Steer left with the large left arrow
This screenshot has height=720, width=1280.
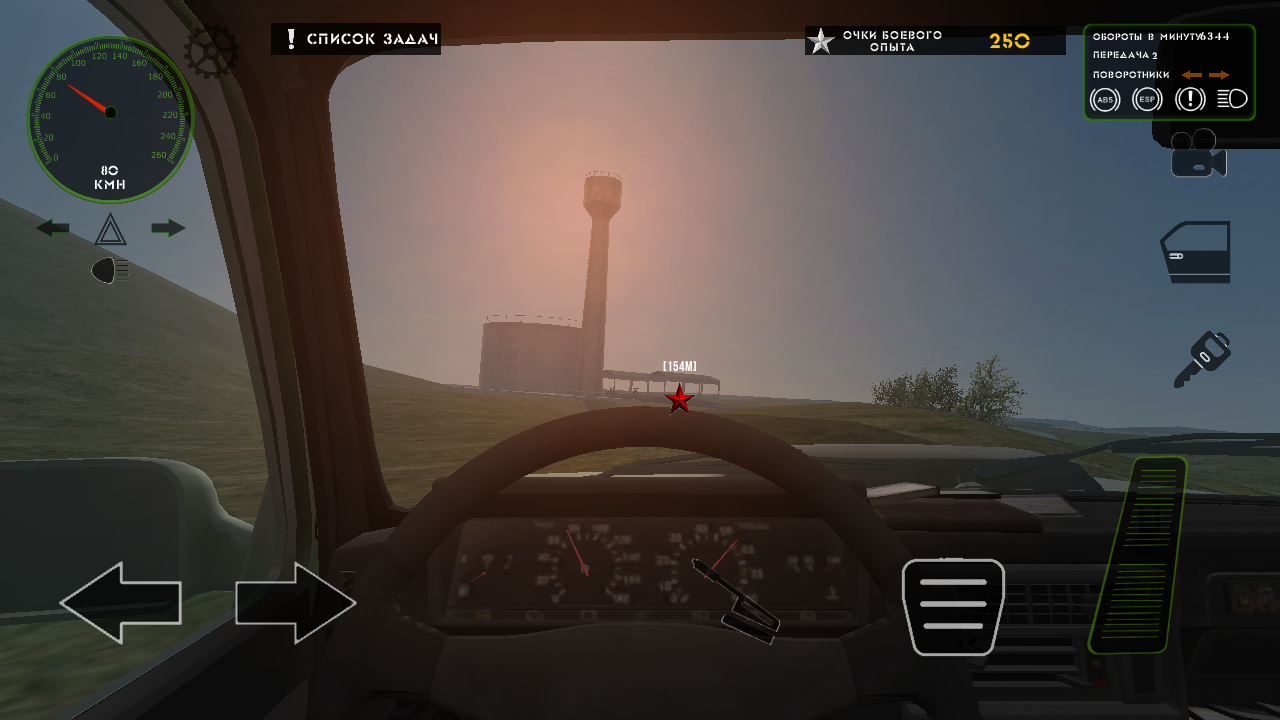pyautogui.click(x=121, y=602)
